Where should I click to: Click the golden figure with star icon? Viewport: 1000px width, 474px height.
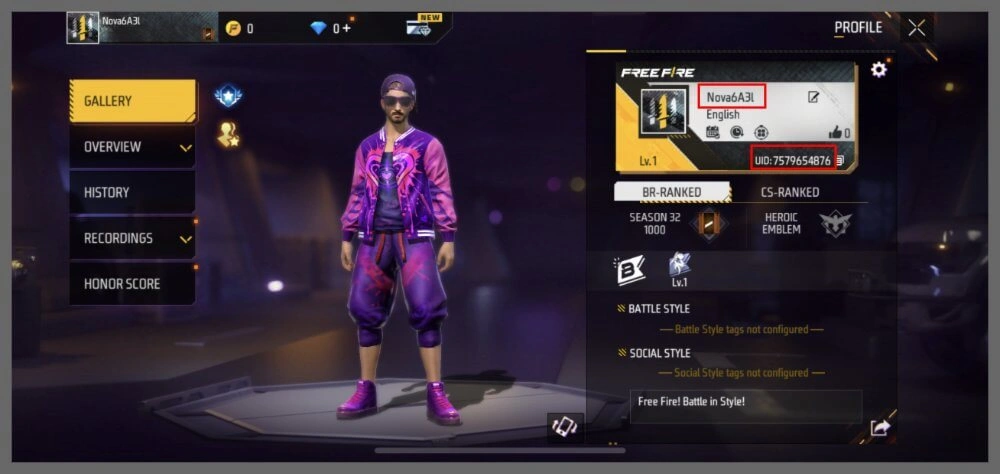pyautogui.click(x=228, y=136)
